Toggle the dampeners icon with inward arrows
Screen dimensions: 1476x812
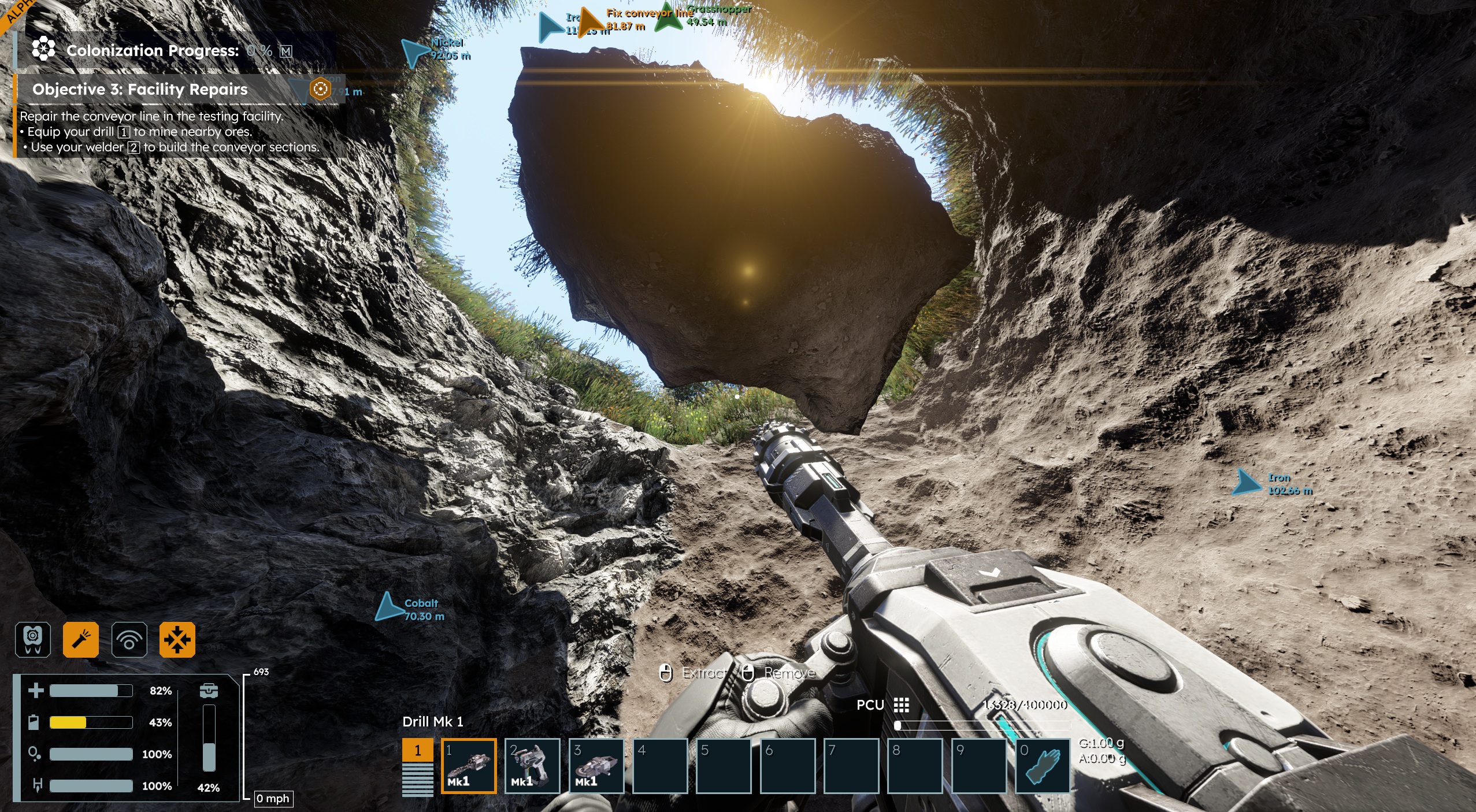177,640
